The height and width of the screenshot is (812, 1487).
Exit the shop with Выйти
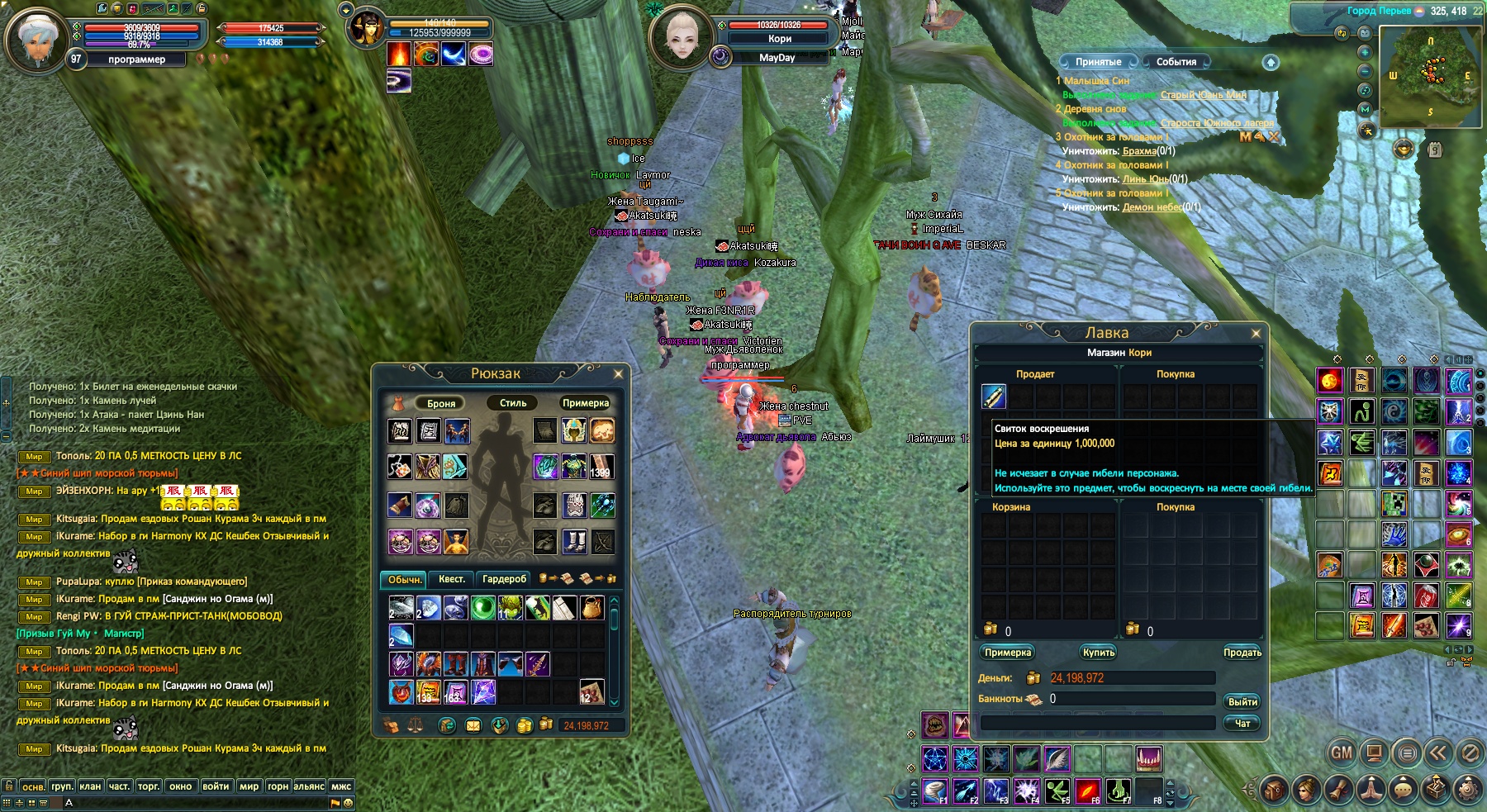(1242, 702)
